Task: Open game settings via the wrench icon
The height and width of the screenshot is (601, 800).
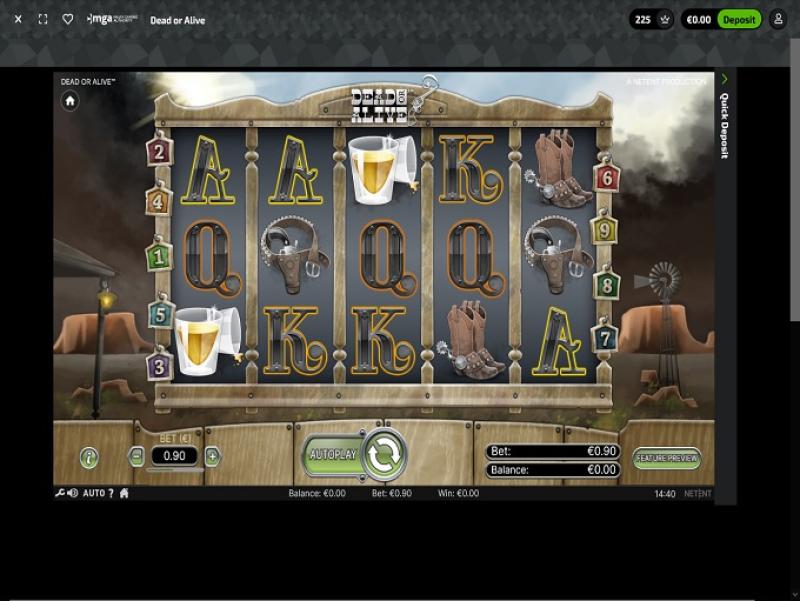Action: [60, 493]
